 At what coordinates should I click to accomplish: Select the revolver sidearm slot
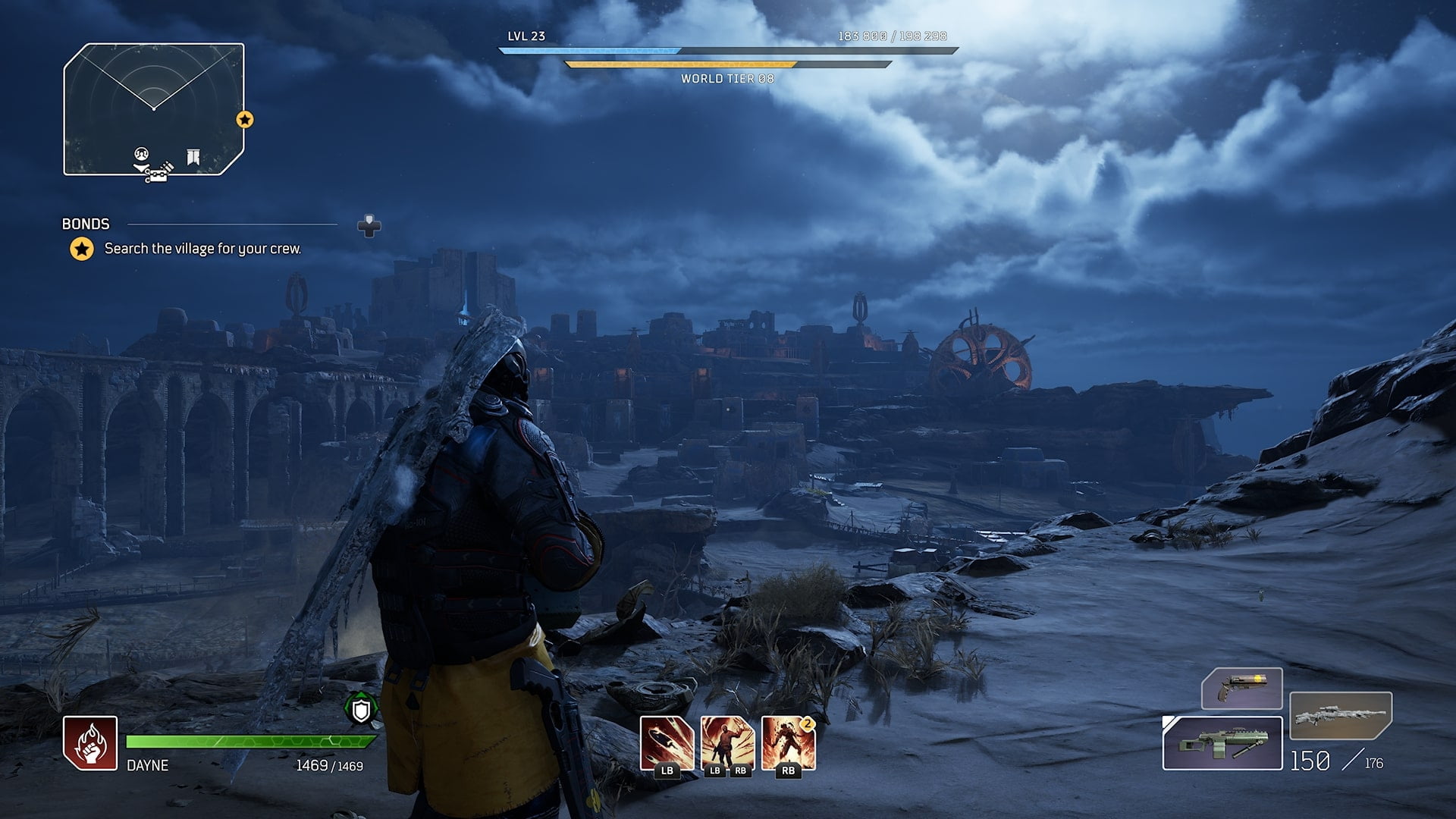[x=1241, y=689]
